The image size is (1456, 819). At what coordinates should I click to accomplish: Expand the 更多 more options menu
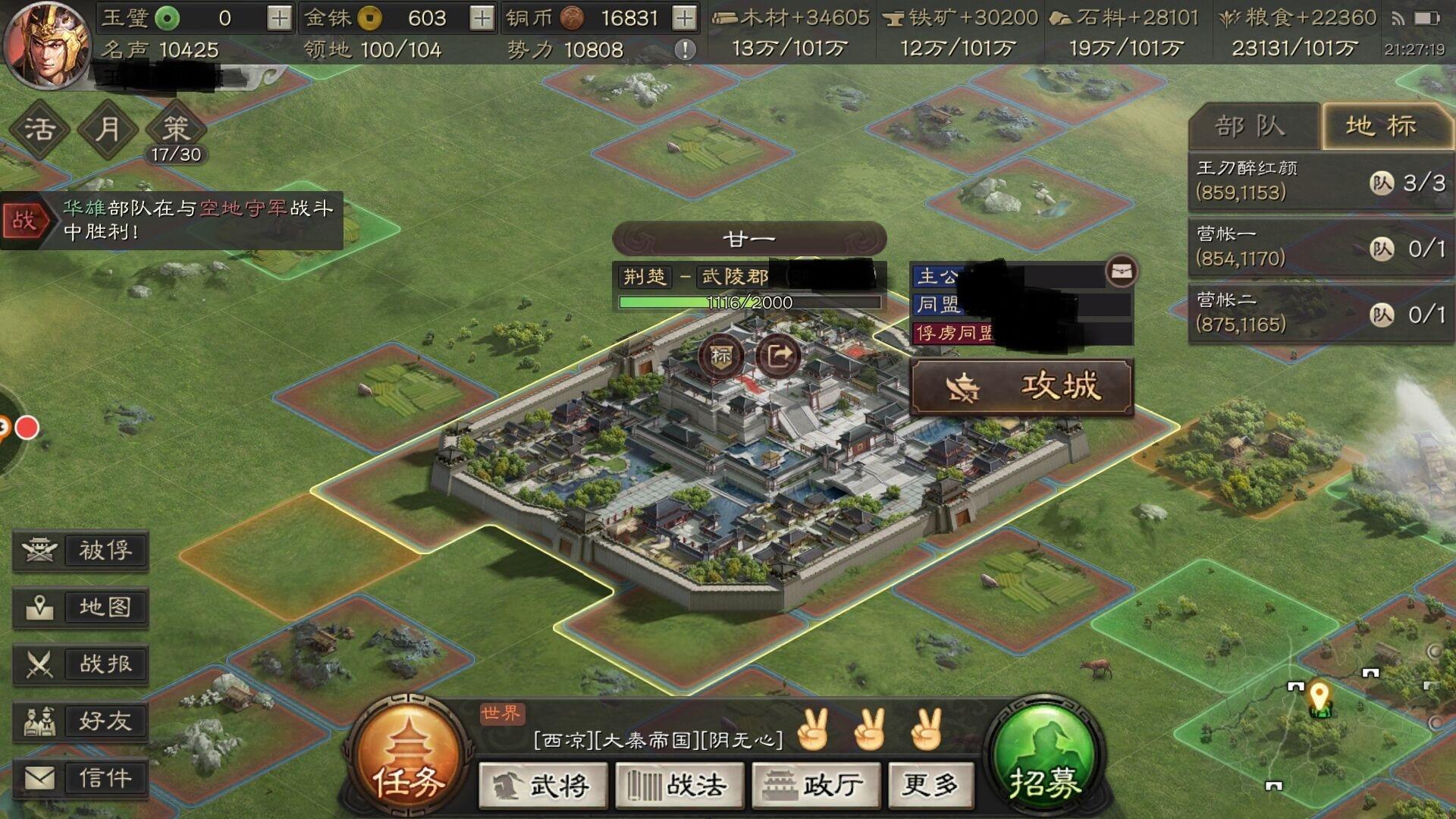pos(931,786)
